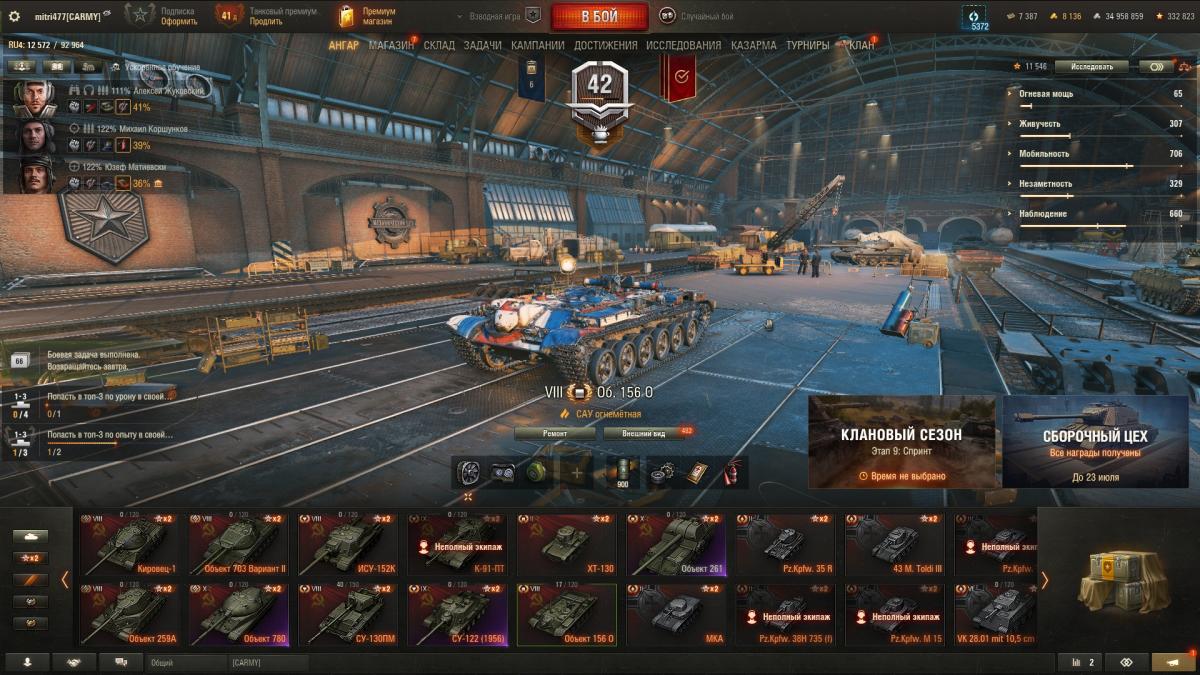Select the Объект 780 tank

pyautogui.click(x=238, y=615)
